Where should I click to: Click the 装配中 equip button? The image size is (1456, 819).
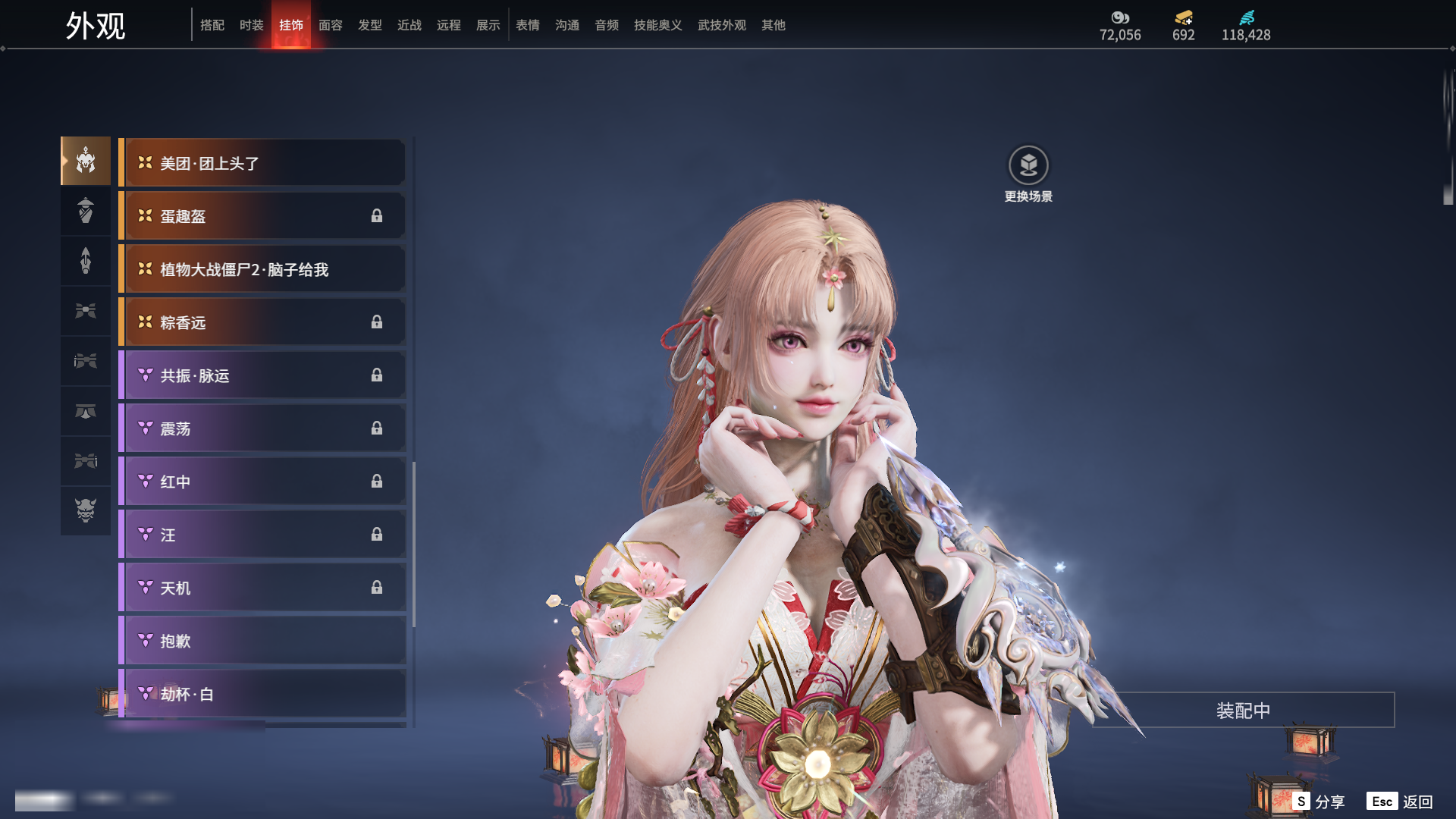pyautogui.click(x=1243, y=711)
